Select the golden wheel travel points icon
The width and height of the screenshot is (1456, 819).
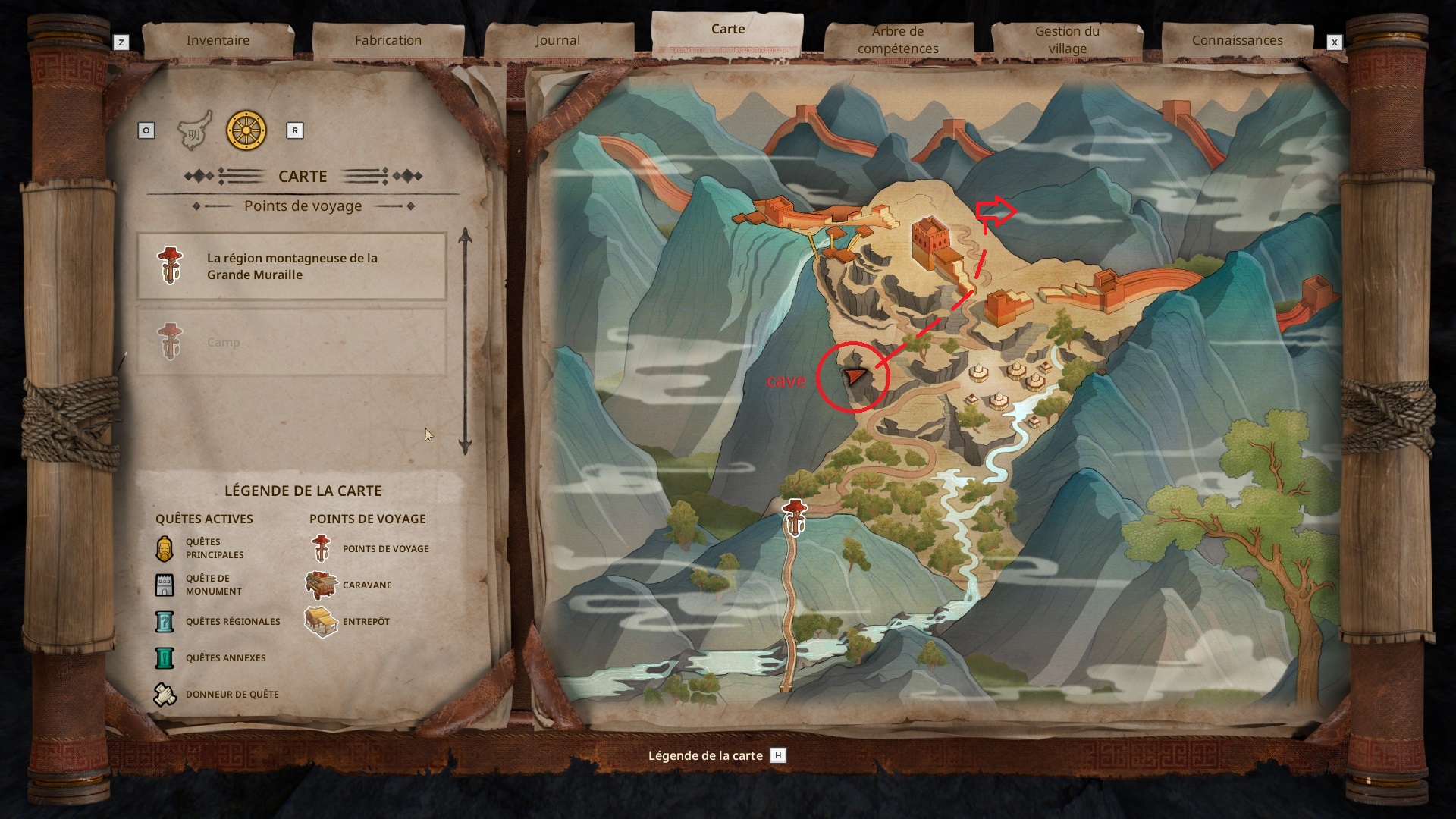(x=246, y=130)
